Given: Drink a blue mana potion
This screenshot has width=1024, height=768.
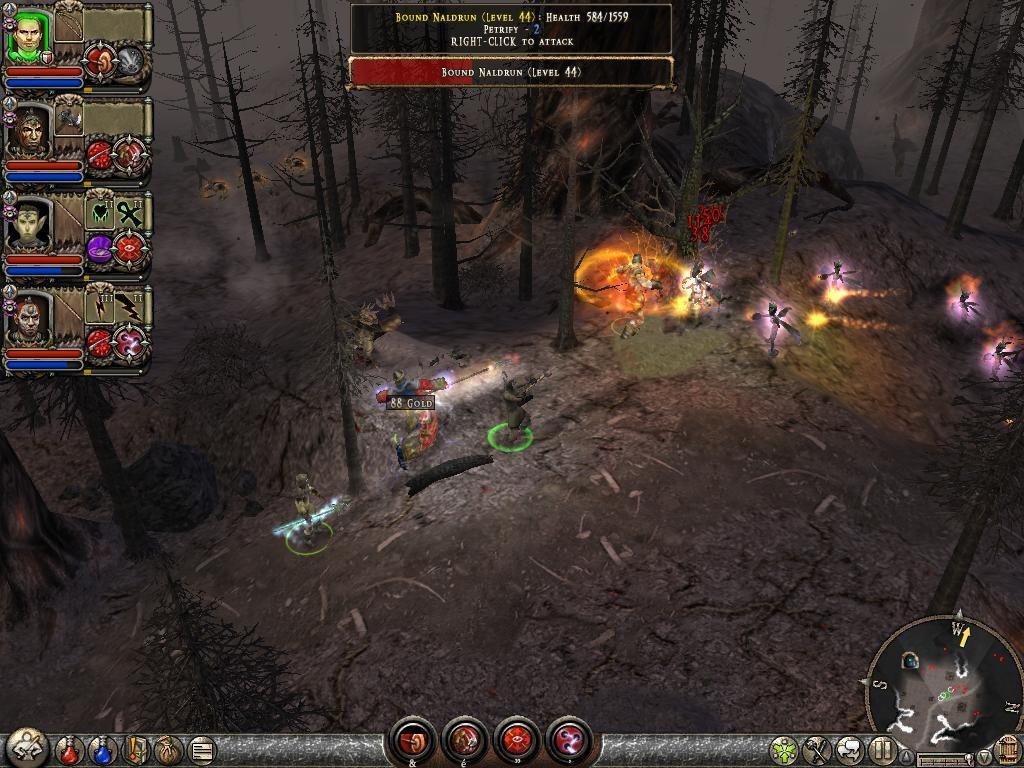Looking at the screenshot, I should point(102,749).
